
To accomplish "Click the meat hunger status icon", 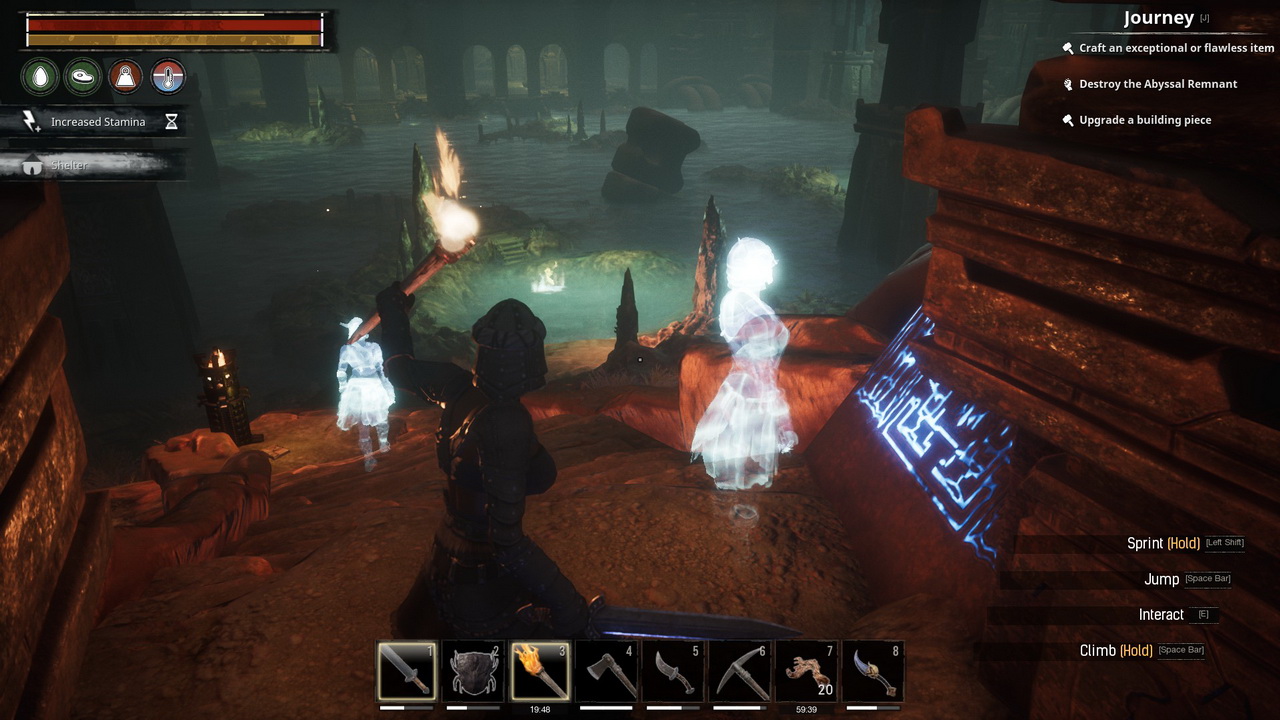I will (82, 76).
